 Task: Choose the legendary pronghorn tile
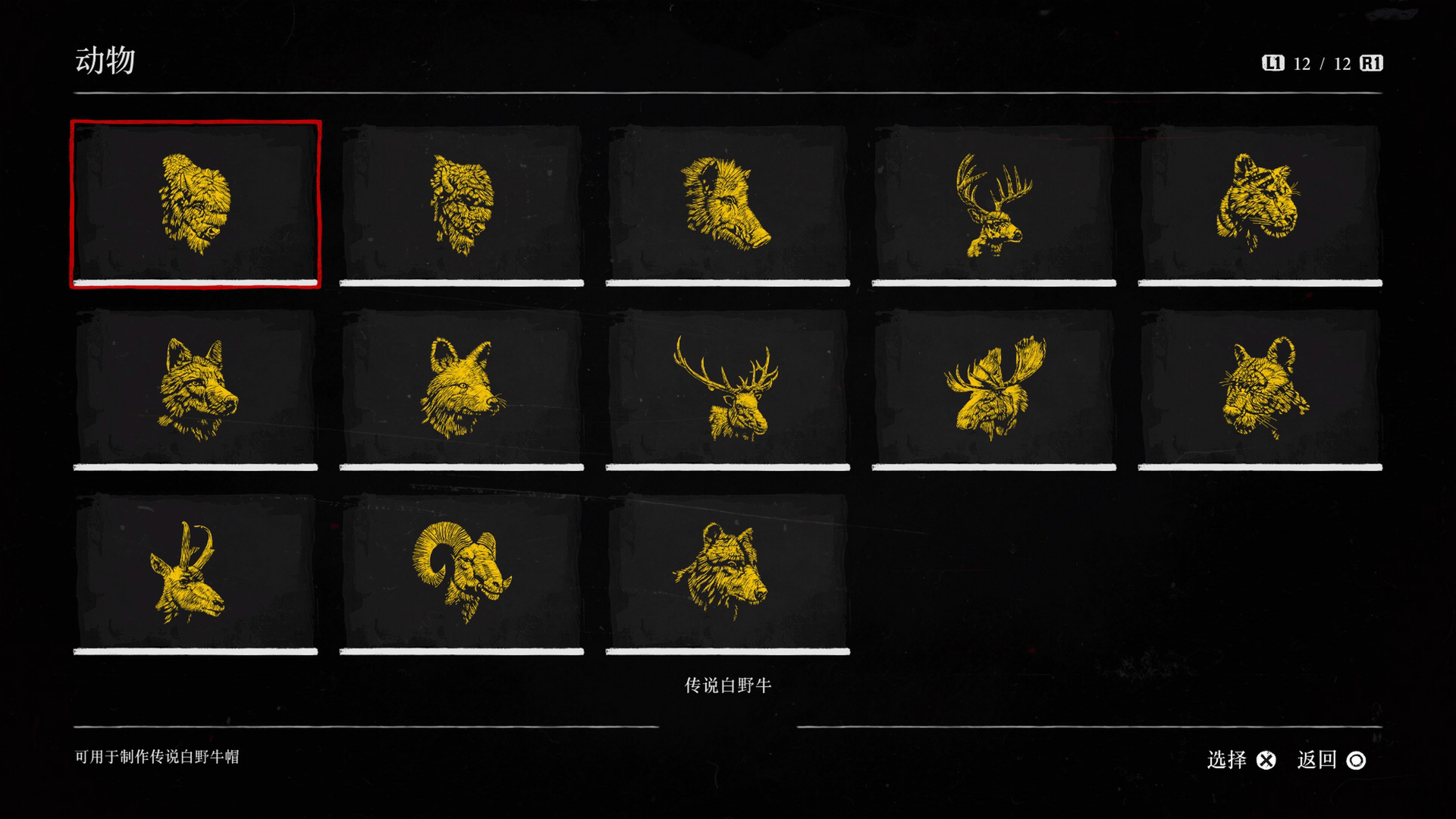pyautogui.click(x=196, y=573)
